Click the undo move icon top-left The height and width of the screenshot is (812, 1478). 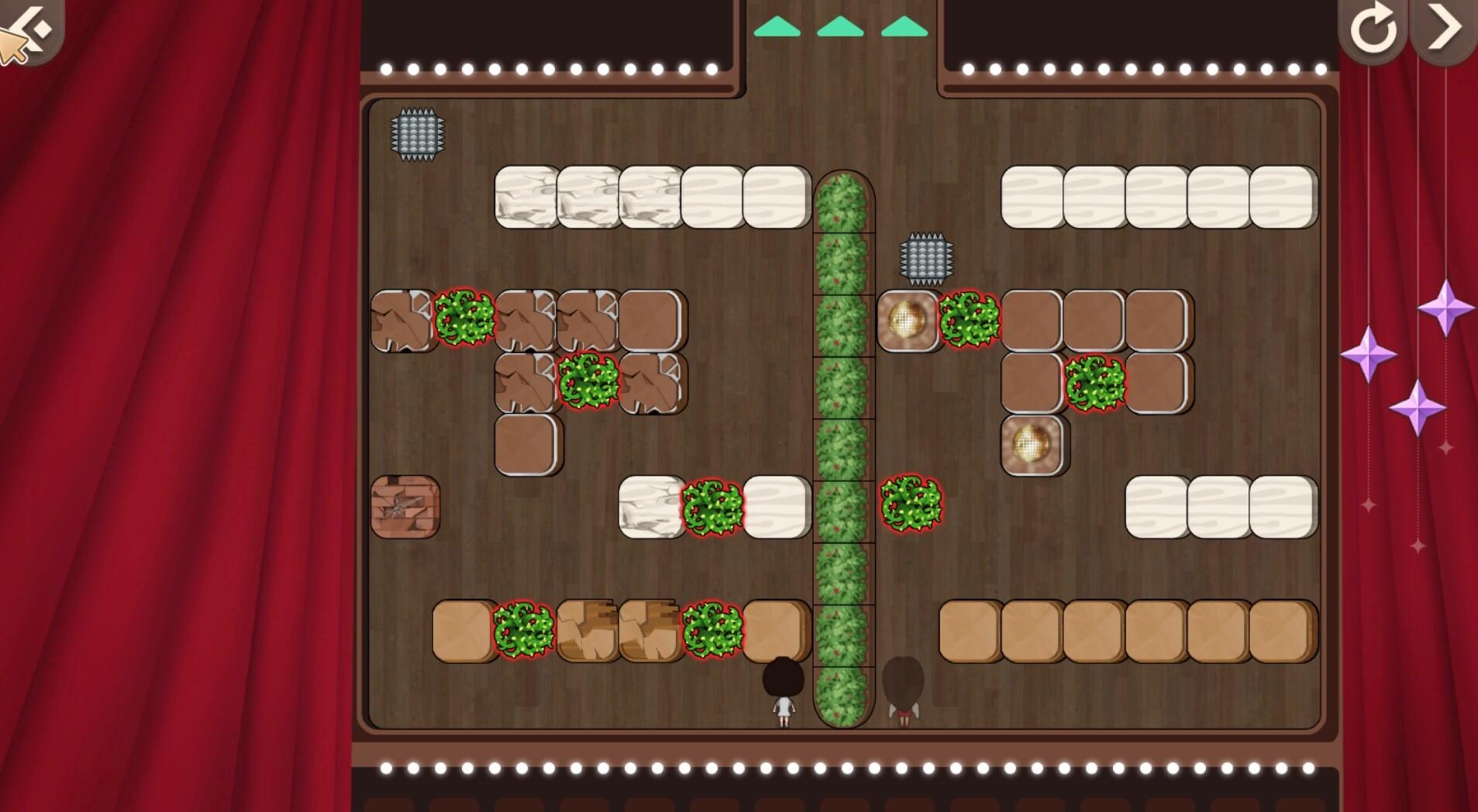pyautogui.click(x=27, y=27)
